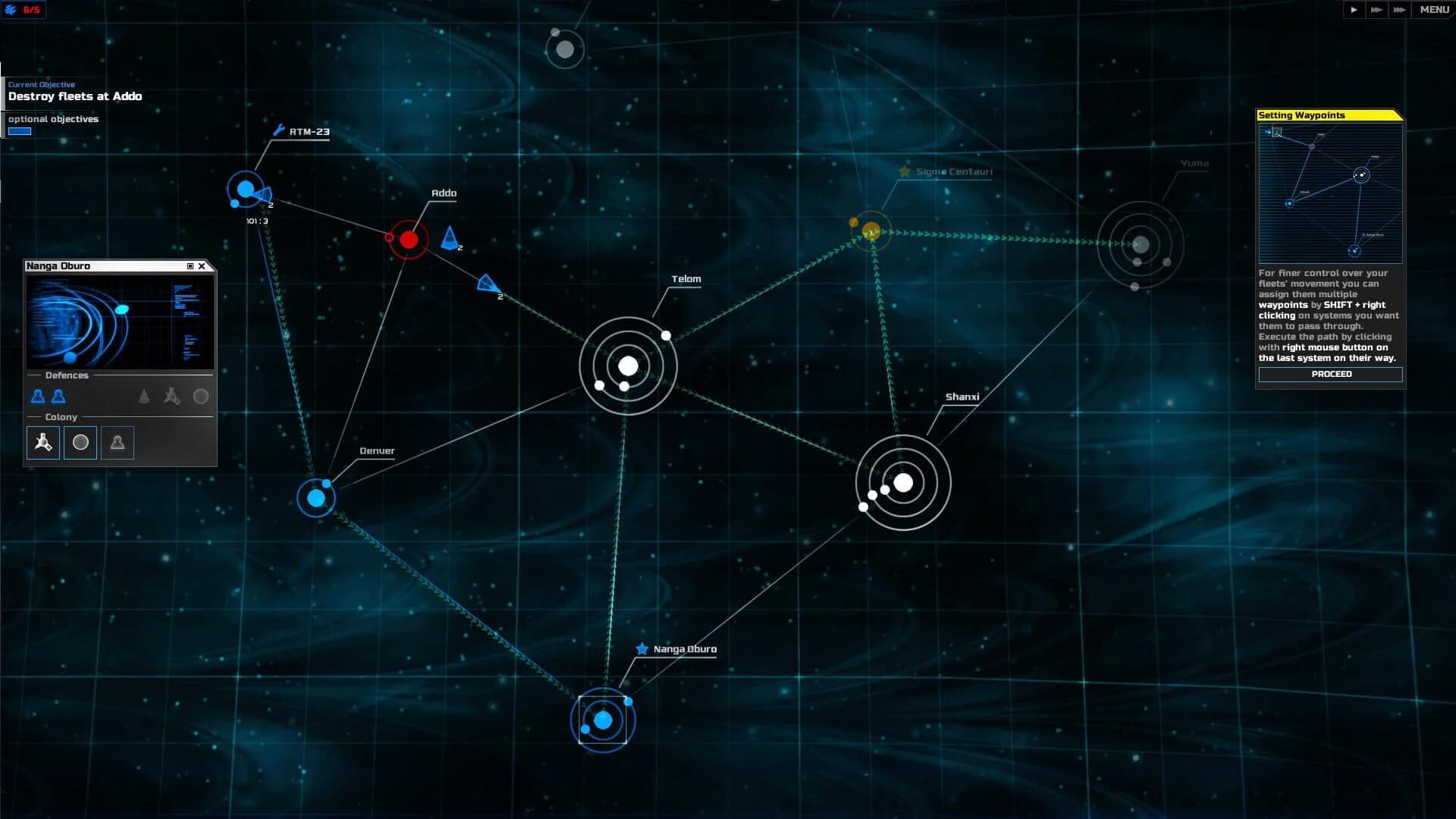
Task: Toggle normal game speed with single arrow
Action: (x=1354, y=10)
